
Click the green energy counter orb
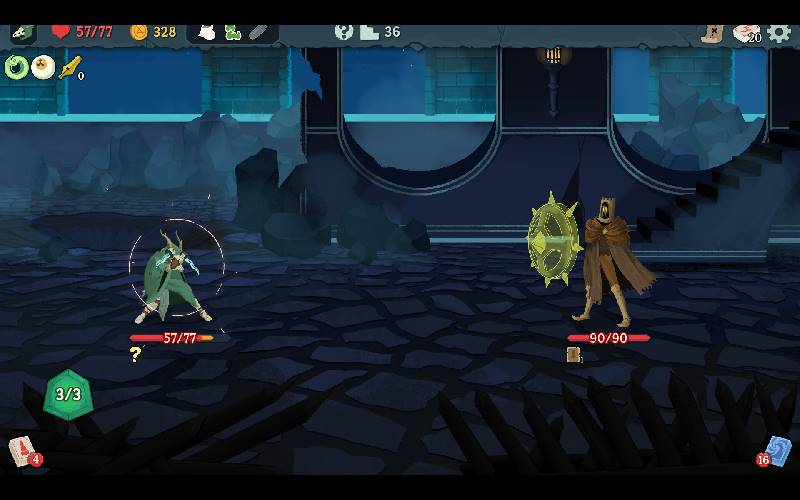click(67, 394)
